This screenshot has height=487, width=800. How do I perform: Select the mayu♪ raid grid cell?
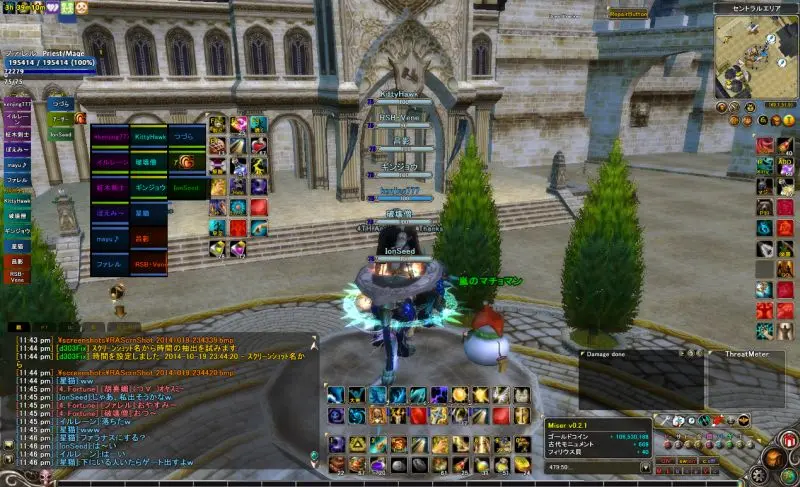(109, 239)
